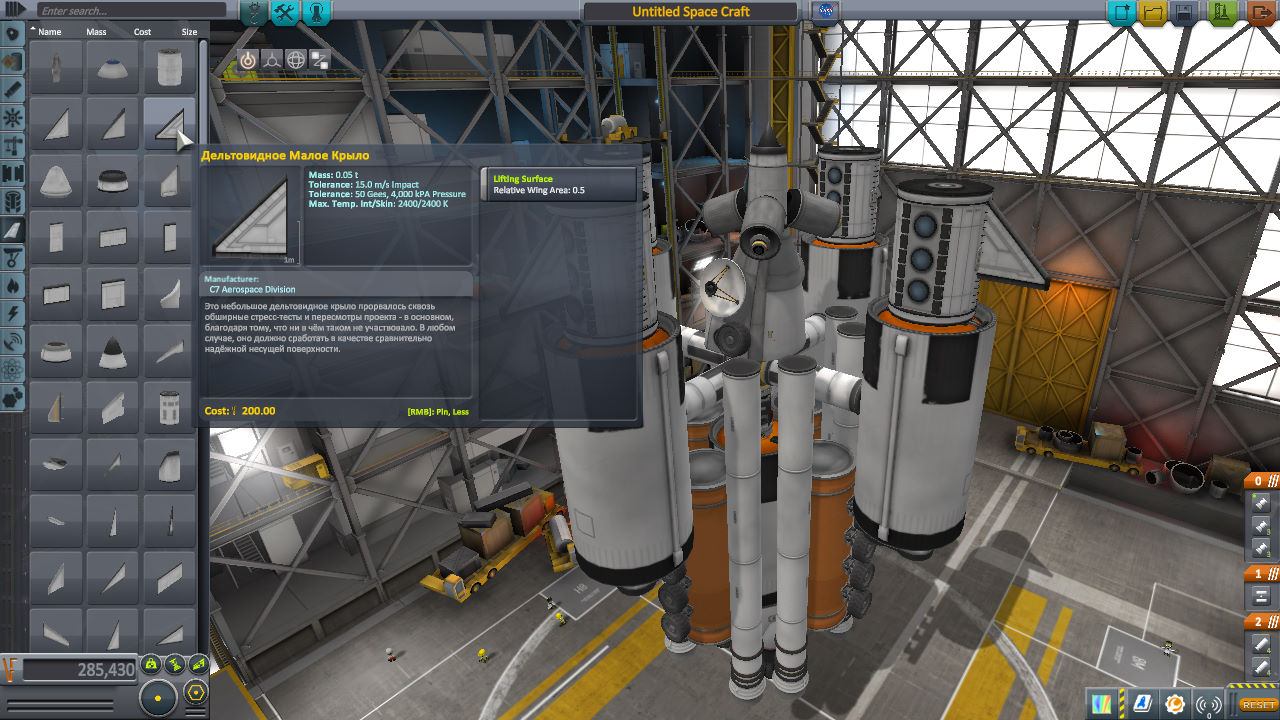The width and height of the screenshot is (1280, 720).
Task: Select the Aerodynamics parts category
Action: [x=13, y=230]
